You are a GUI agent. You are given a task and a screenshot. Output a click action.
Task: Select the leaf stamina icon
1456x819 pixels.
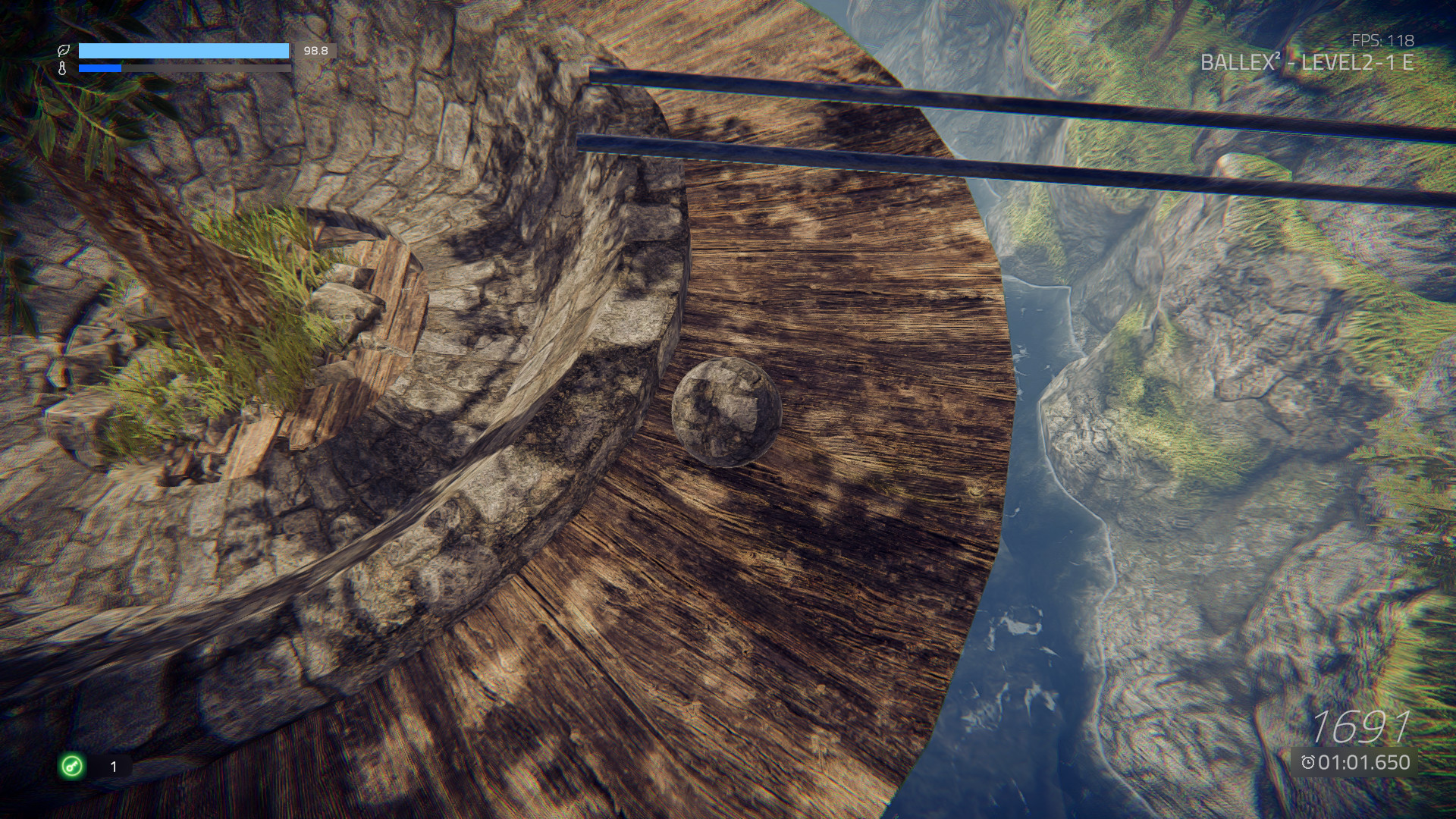pos(64,51)
